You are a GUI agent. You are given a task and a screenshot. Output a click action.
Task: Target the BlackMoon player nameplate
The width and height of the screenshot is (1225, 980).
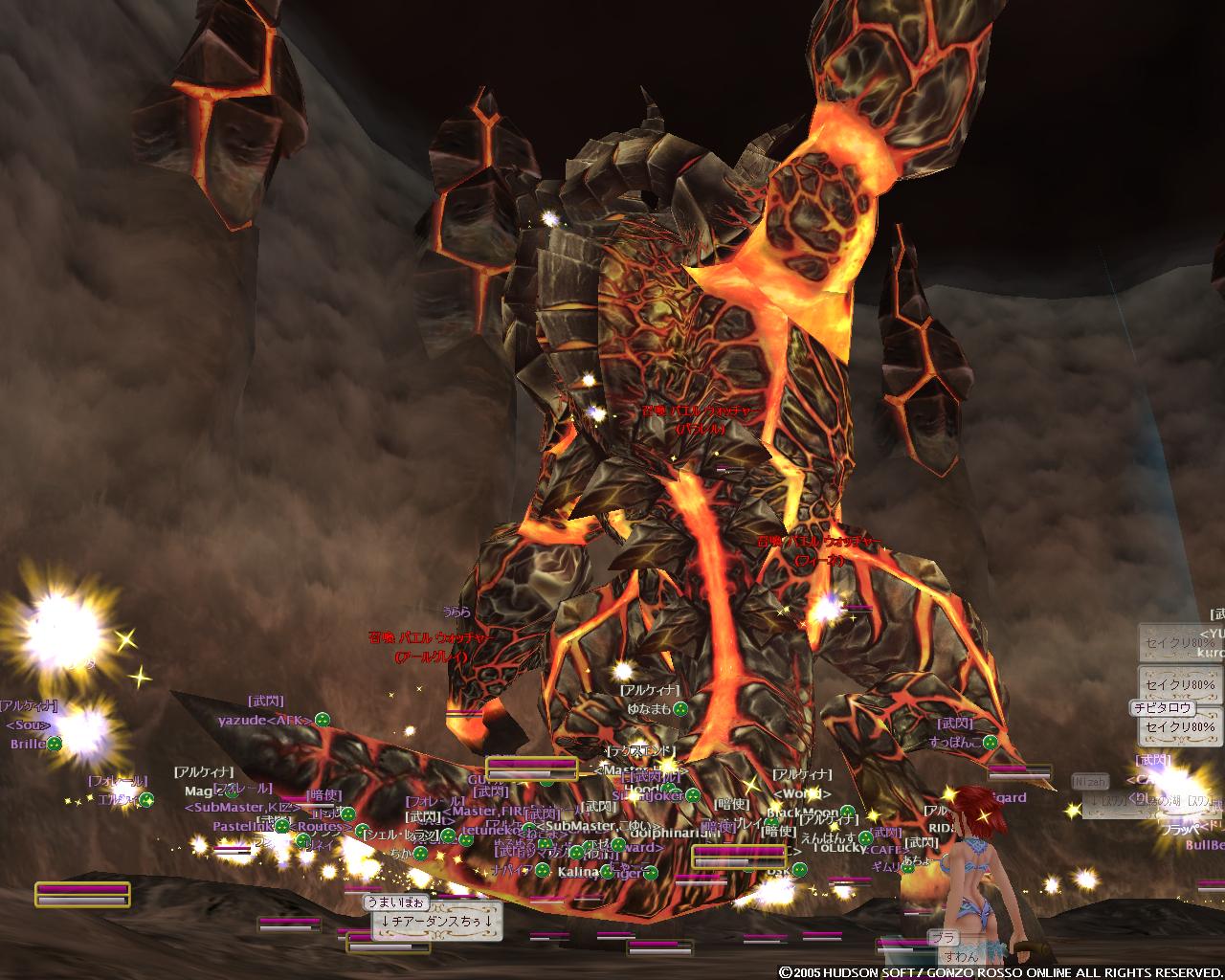point(802,813)
